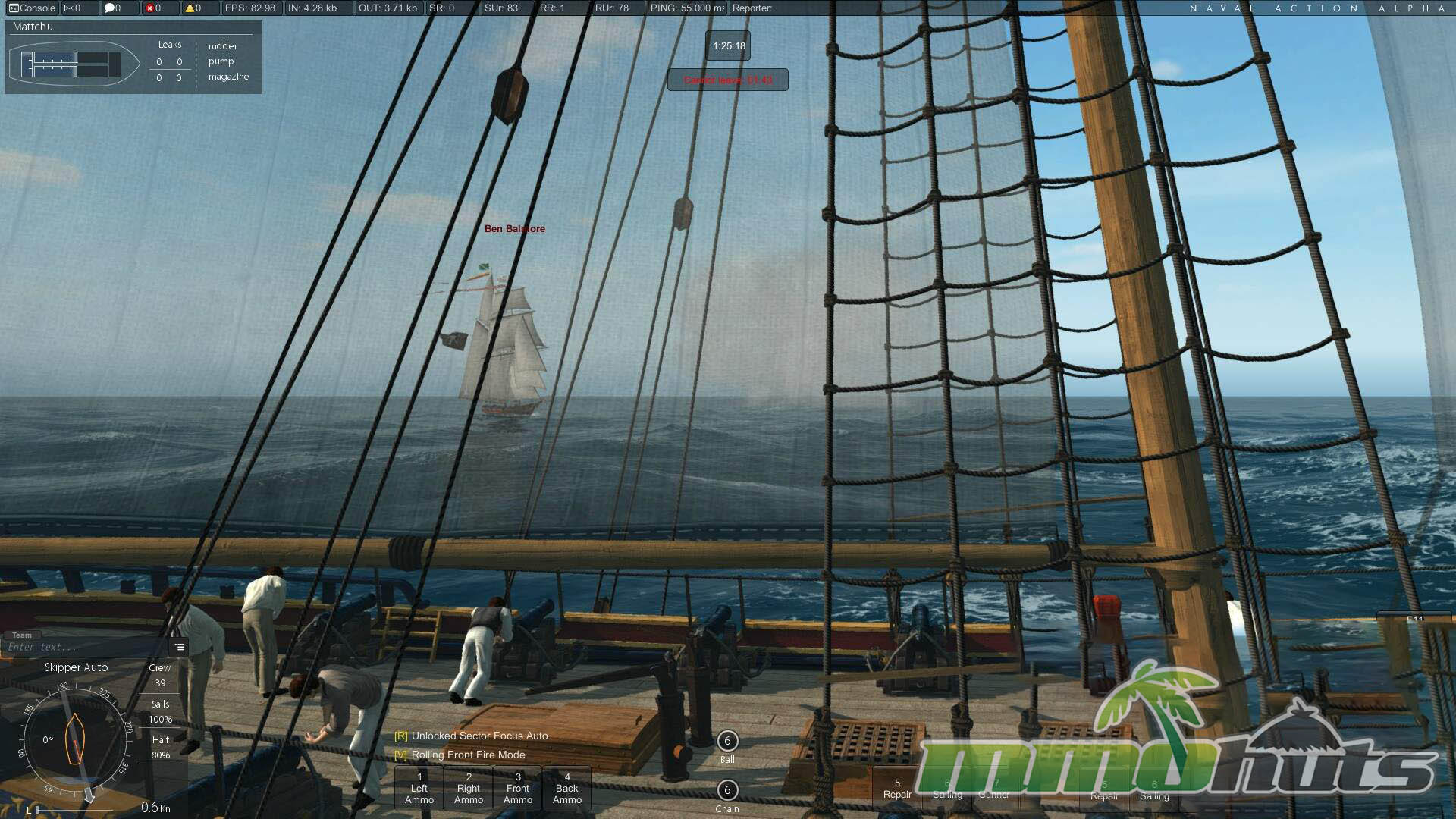Open the chat list menu icon
Viewport: 1456px width, 819px height.
coord(180,648)
